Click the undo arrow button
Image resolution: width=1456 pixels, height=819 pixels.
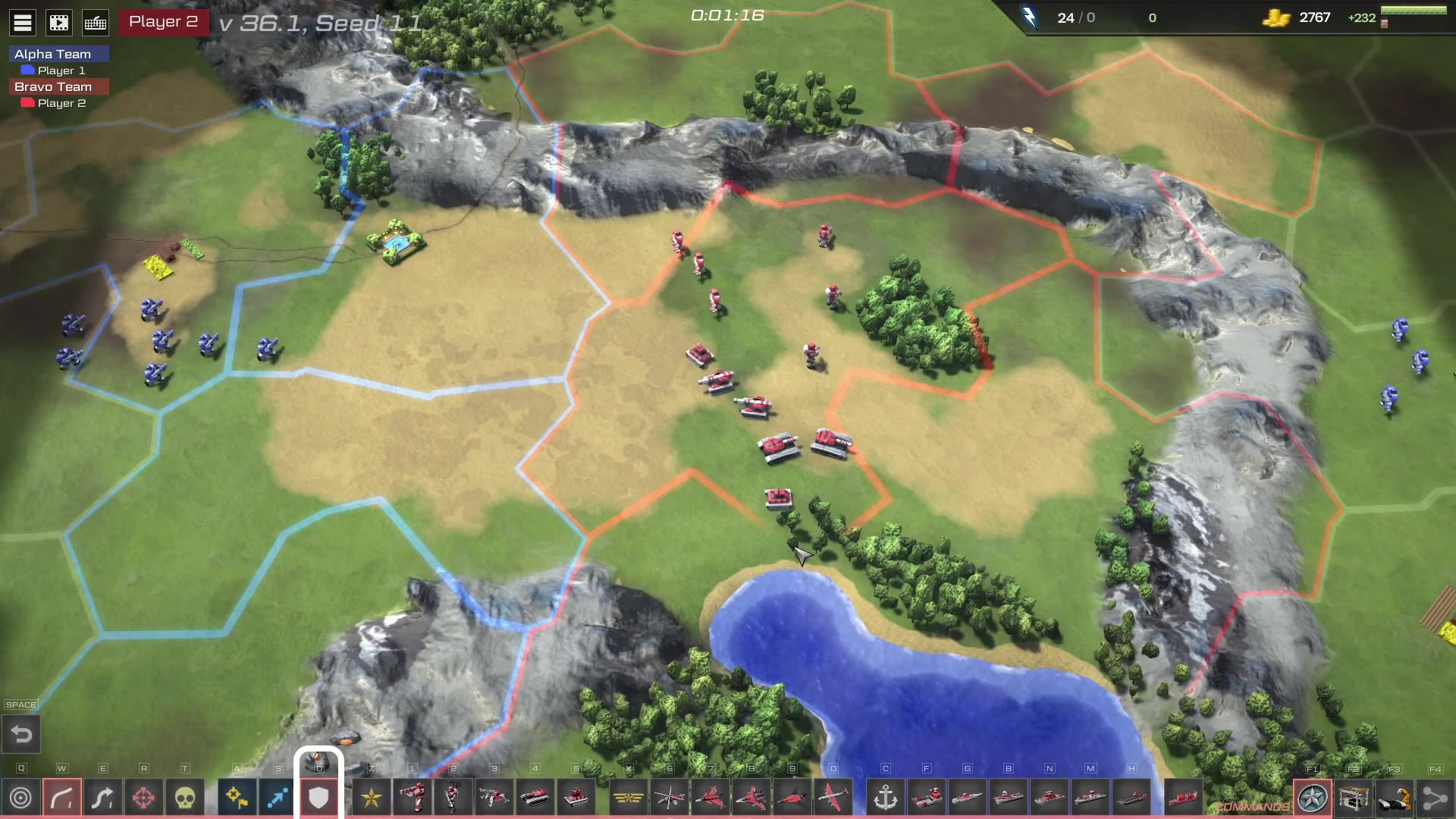point(21,734)
